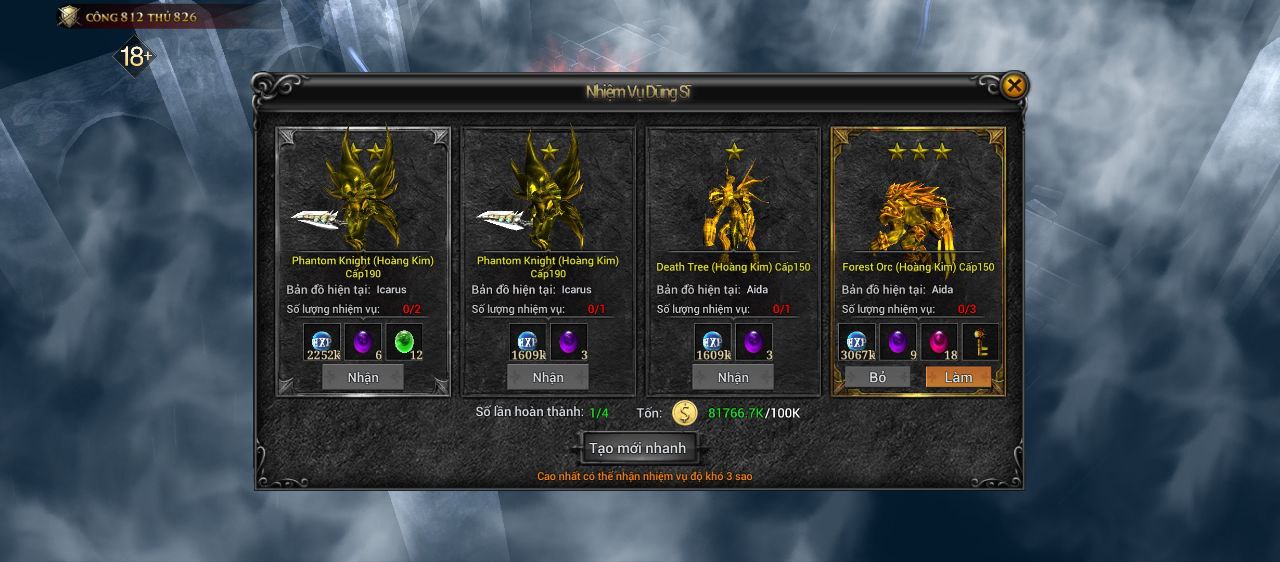Accept the two-star Phantom Knight quest
Viewport: 1280px width, 562px height.
click(363, 377)
